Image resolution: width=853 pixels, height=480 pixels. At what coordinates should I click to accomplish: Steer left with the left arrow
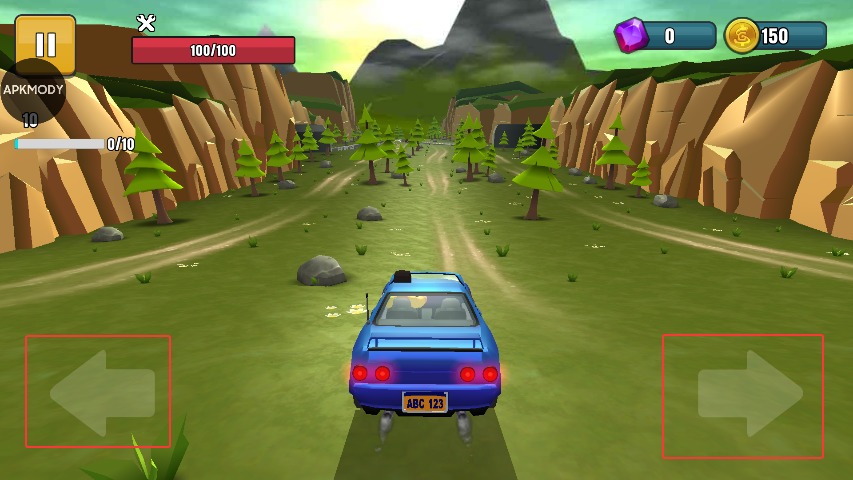point(98,392)
